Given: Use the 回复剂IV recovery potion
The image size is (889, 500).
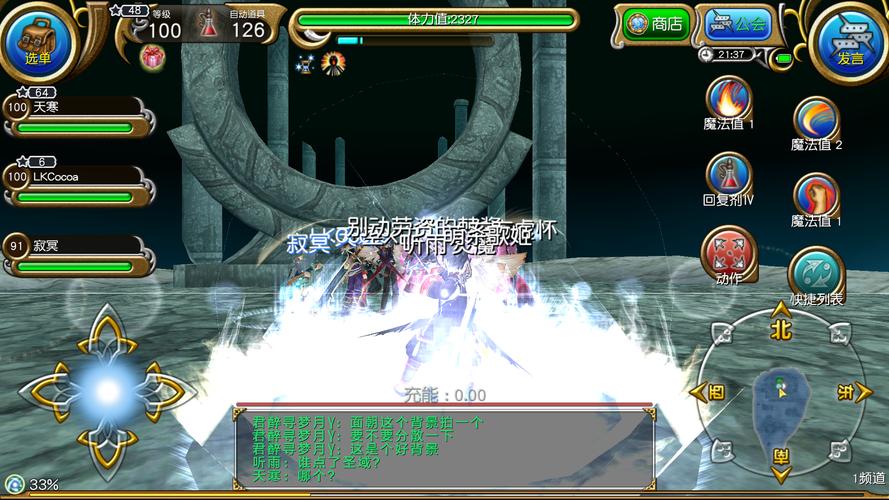Looking at the screenshot, I should [x=728, y=173].
